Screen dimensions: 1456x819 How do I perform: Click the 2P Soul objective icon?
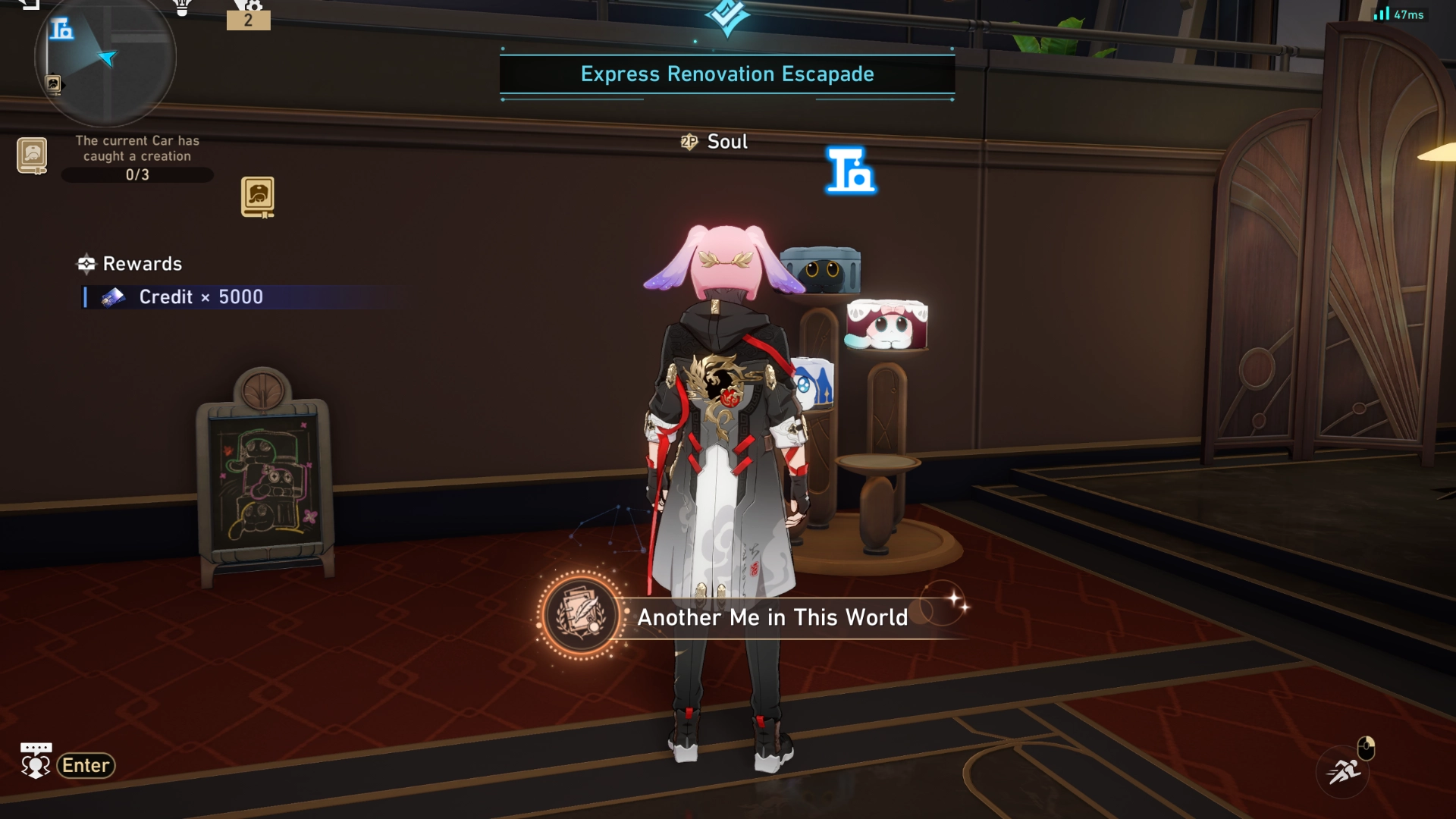(x=687, y=141)
